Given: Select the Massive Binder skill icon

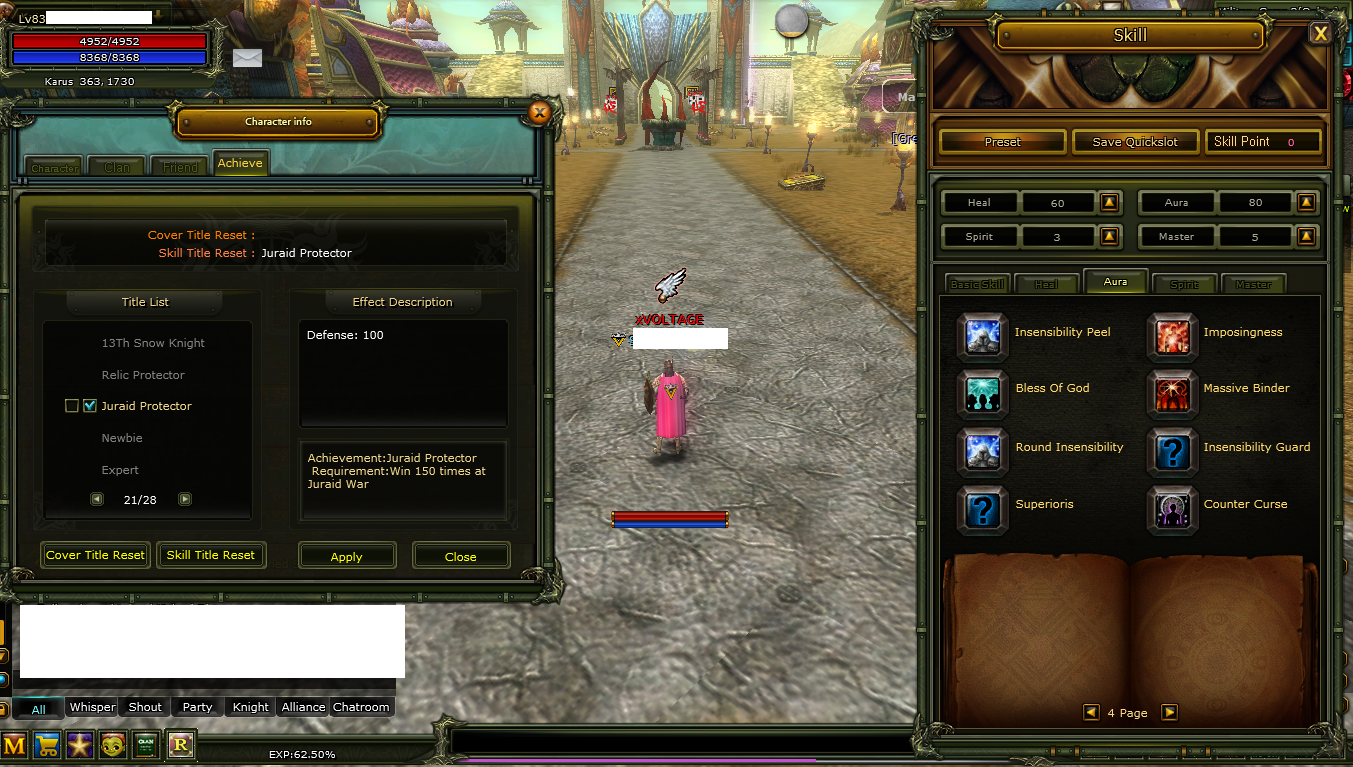Looking at the screenshot, I should 1172,394.
